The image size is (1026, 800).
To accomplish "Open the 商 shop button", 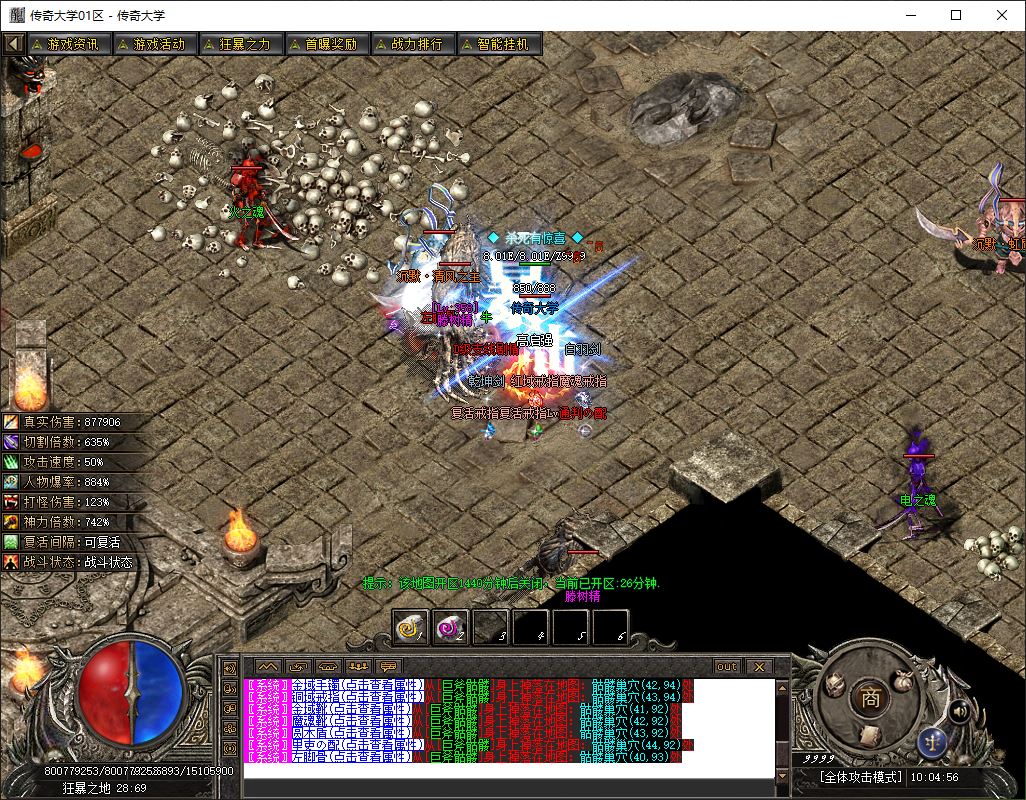I will pyautogui.click(x=871, y=699).
